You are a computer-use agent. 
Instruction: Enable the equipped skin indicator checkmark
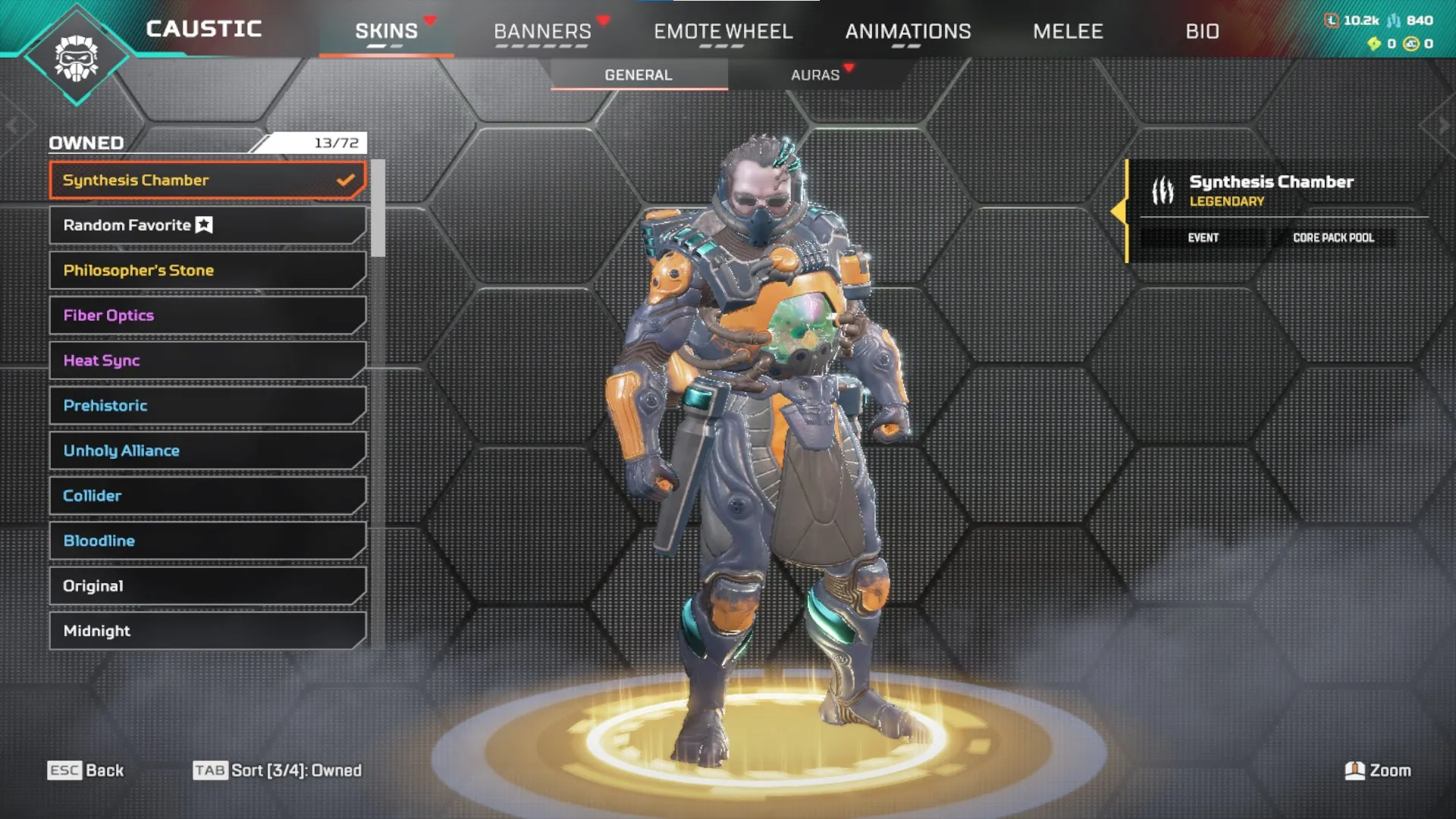click(x=347, y=180)
